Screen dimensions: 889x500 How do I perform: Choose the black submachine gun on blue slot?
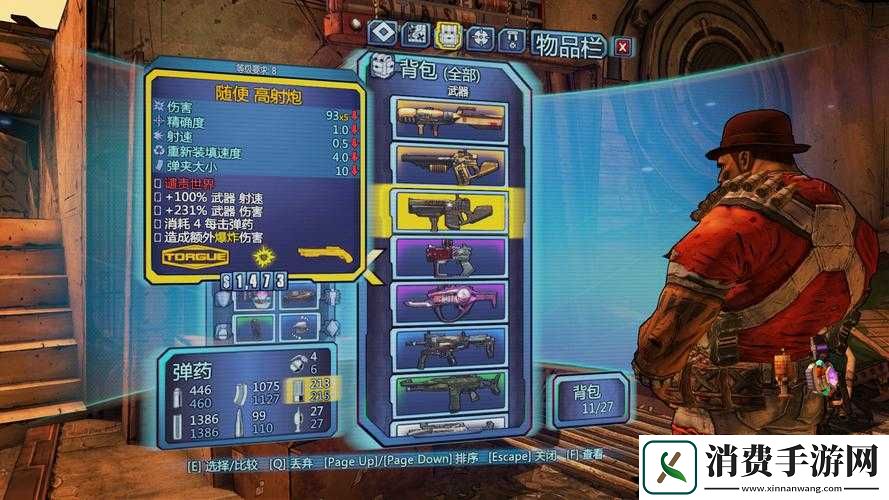pos(449,347)
